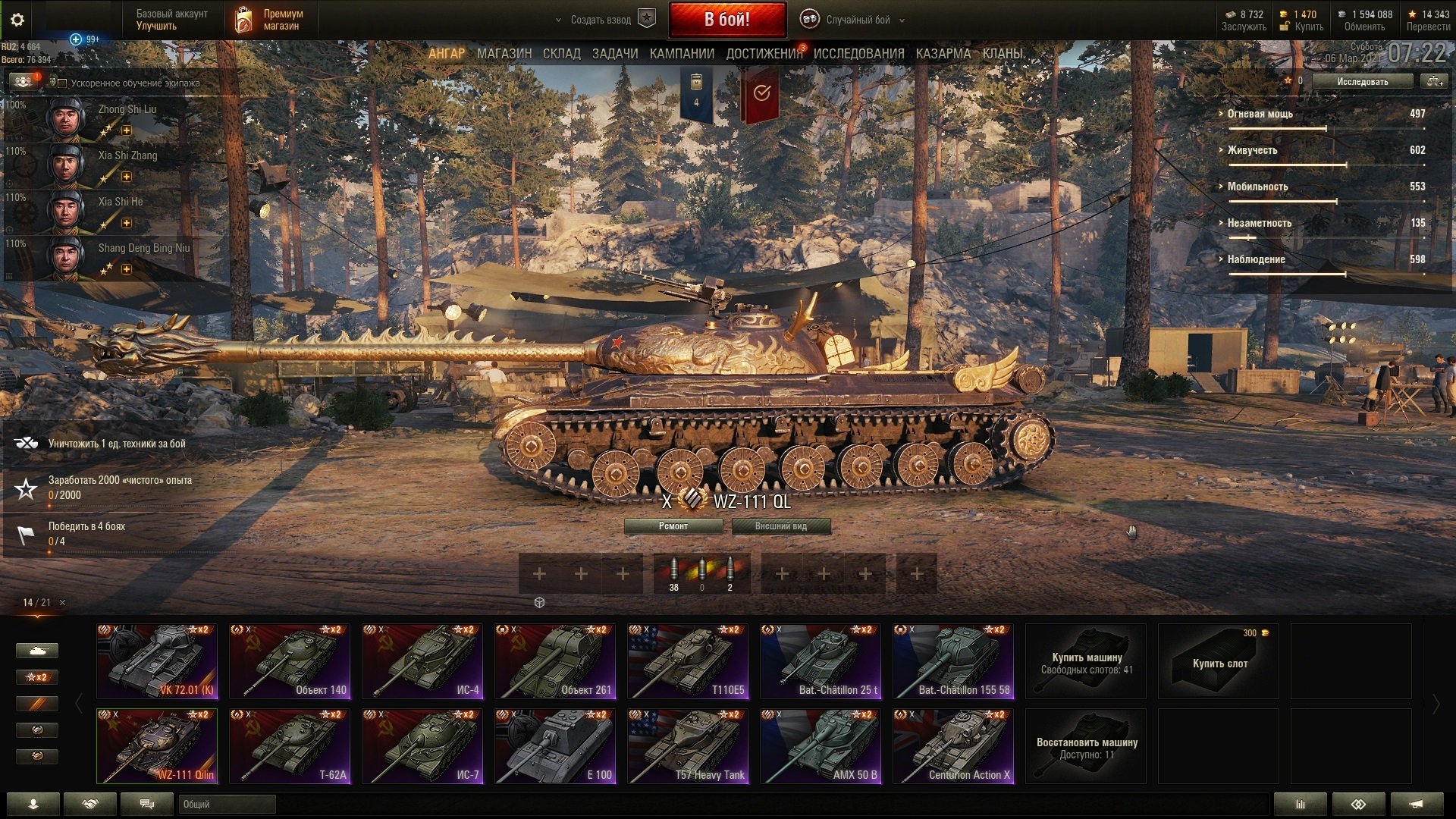
Task: Type in the Общий chat field
Action: pyautogui.click(x=227, y=805)
